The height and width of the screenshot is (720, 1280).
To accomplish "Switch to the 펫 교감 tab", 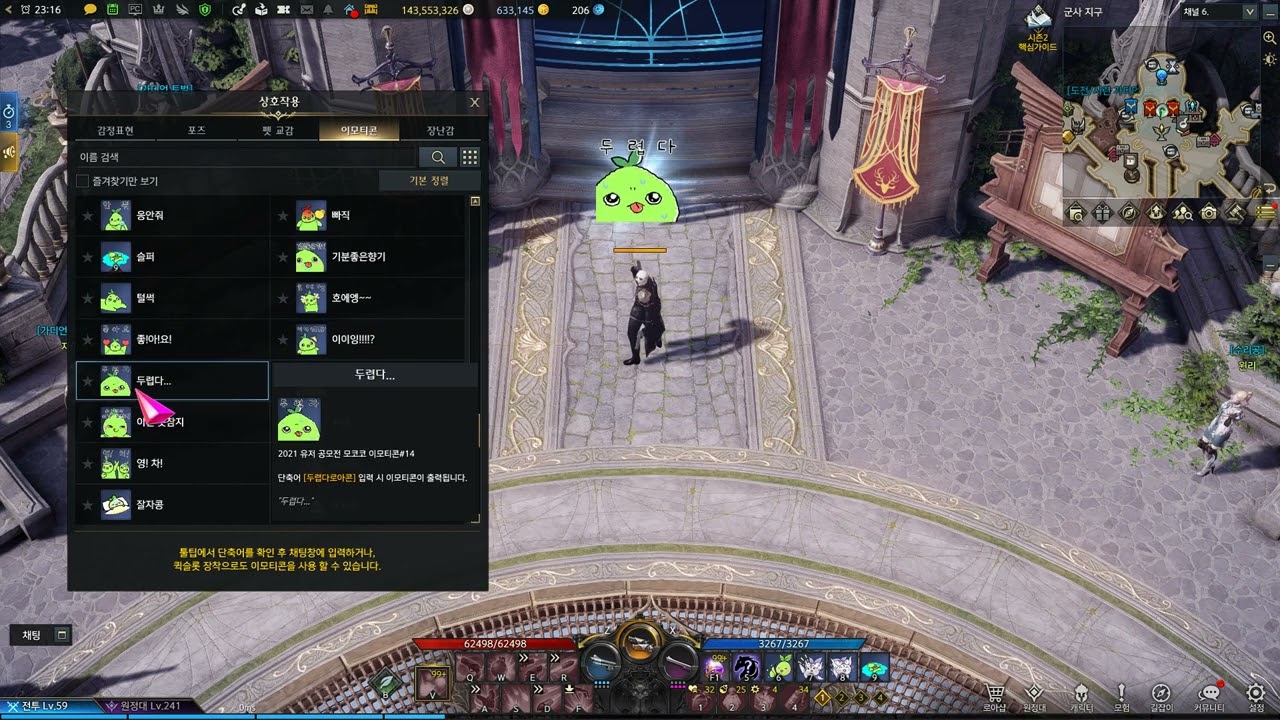I will [x=278, y=130].
